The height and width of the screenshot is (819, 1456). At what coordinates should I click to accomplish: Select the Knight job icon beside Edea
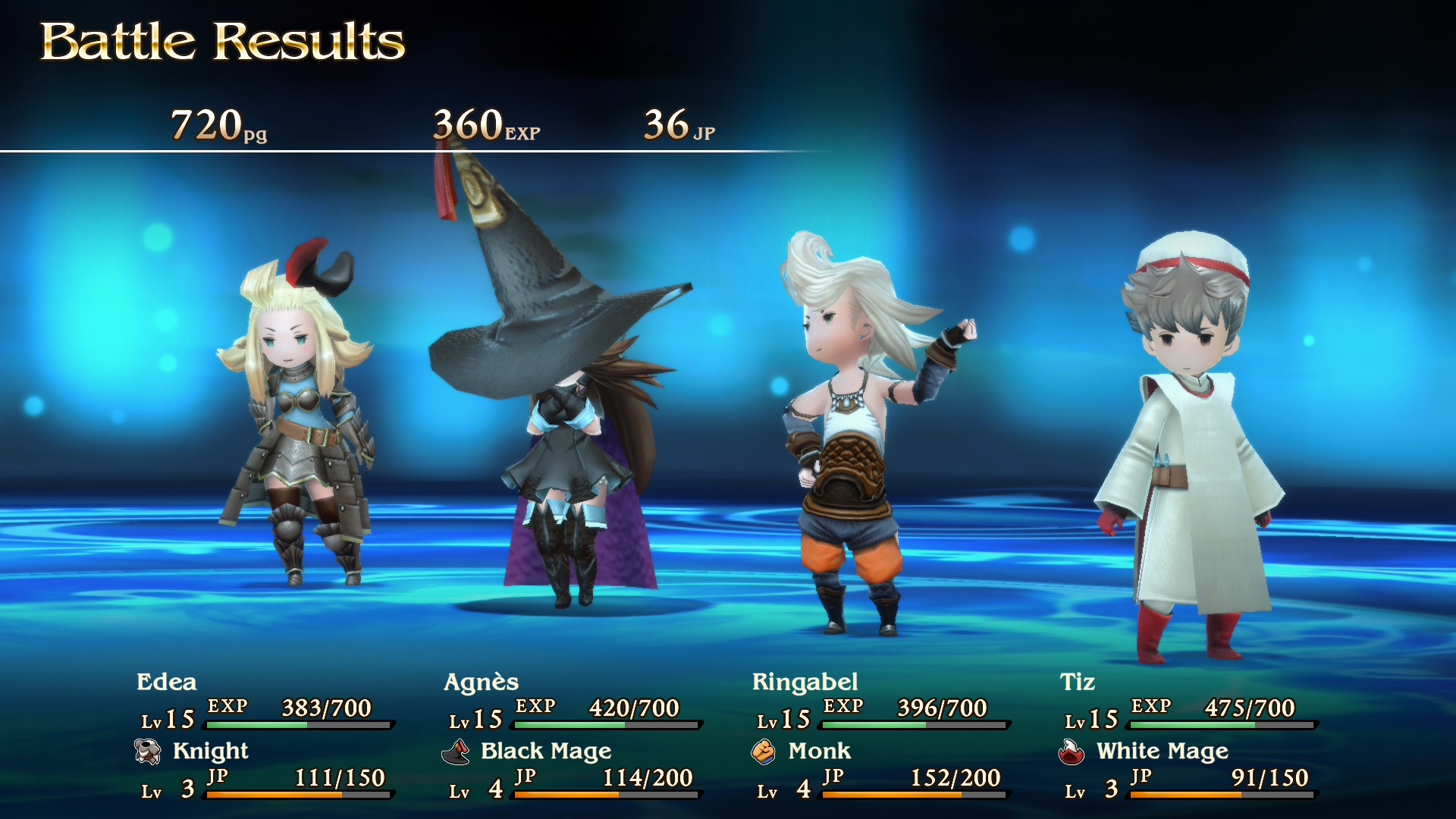pos(149,752)
